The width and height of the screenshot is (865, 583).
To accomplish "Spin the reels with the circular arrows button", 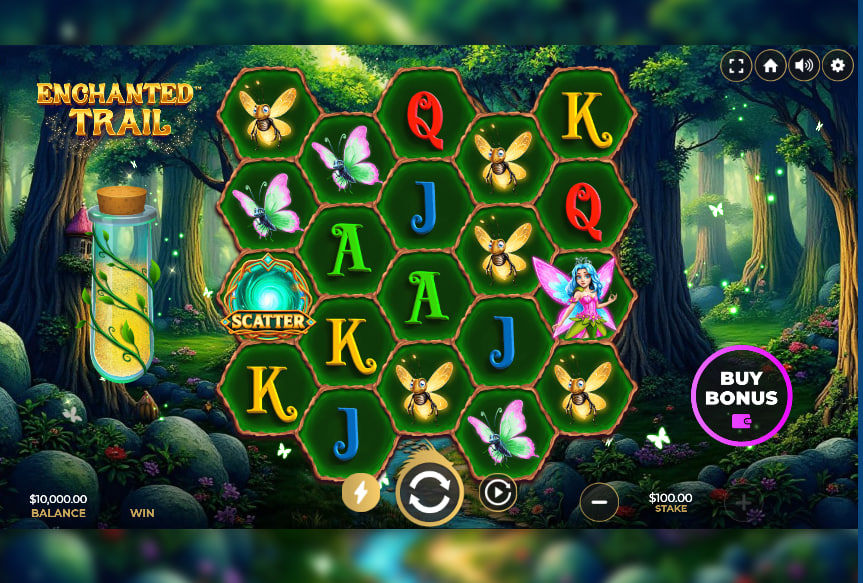I will coord(430,492).
